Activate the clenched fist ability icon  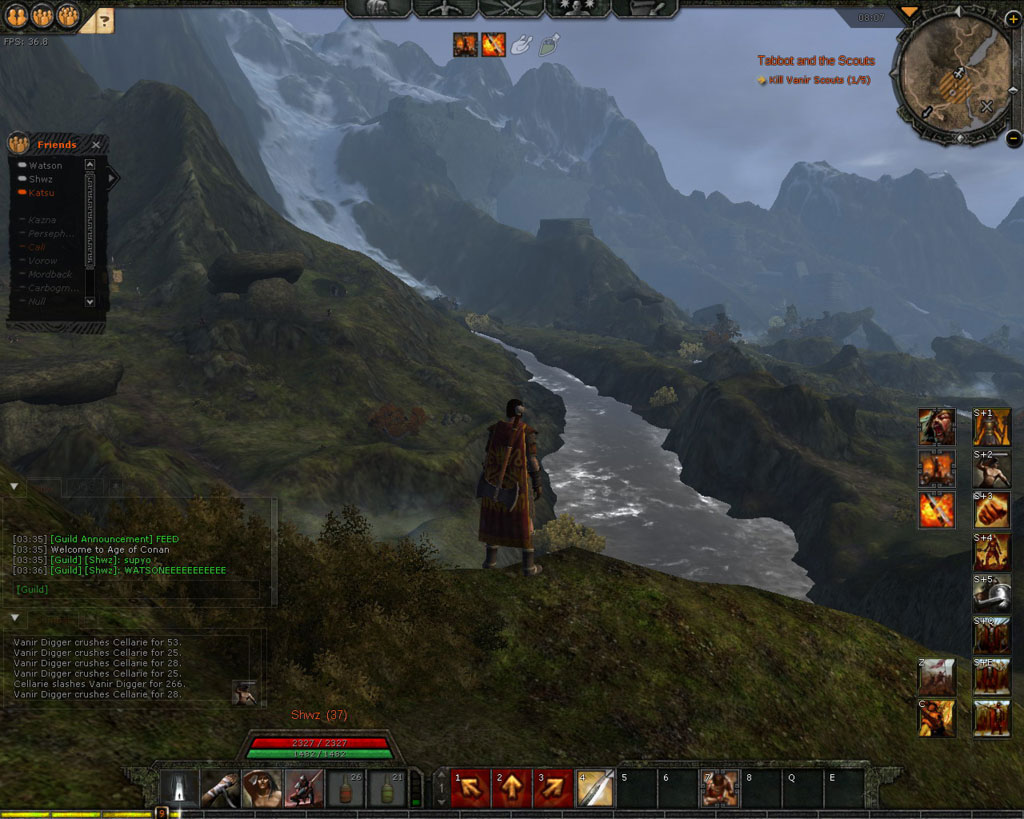992,510
